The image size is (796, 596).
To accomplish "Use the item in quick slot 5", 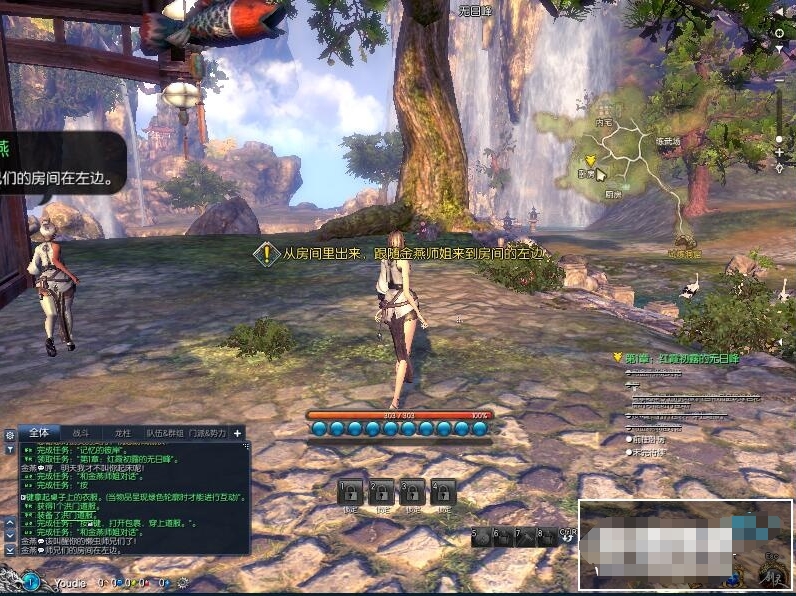I will [484, 537].
